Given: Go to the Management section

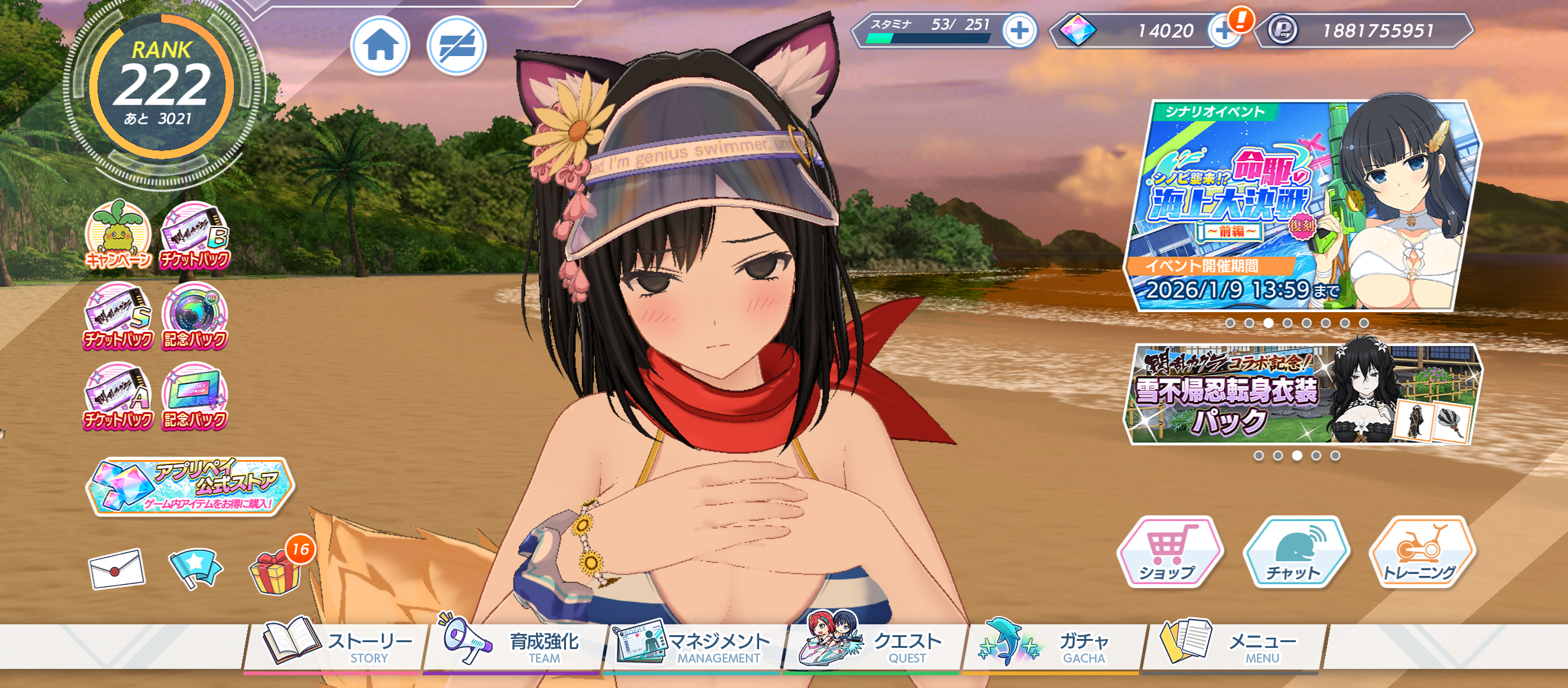Looking at the screenshot, I should (x=693, y=645).
